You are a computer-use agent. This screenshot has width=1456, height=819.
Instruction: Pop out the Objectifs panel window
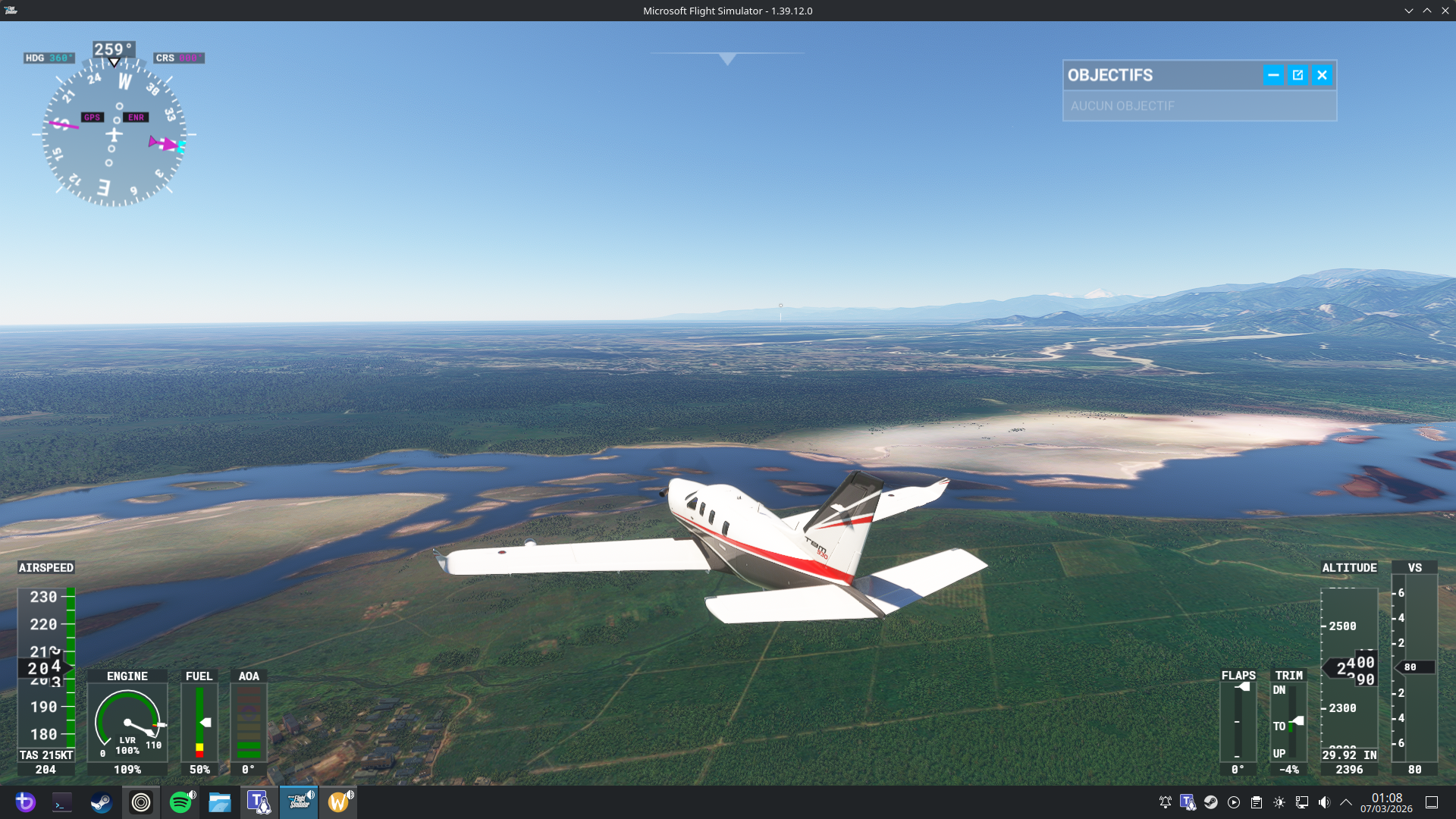[x=1298, y=75]
